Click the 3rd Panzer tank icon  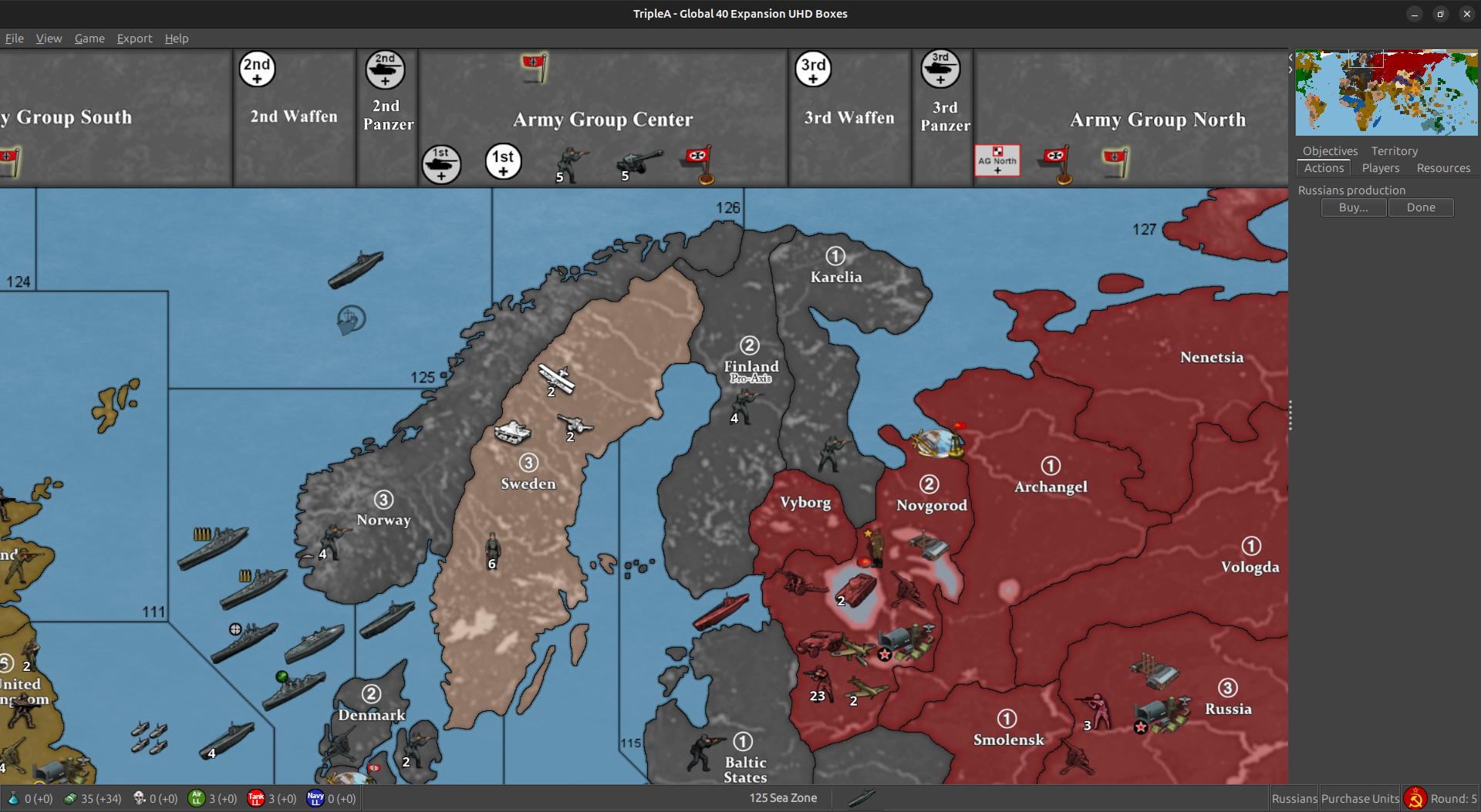coord(942,69)
